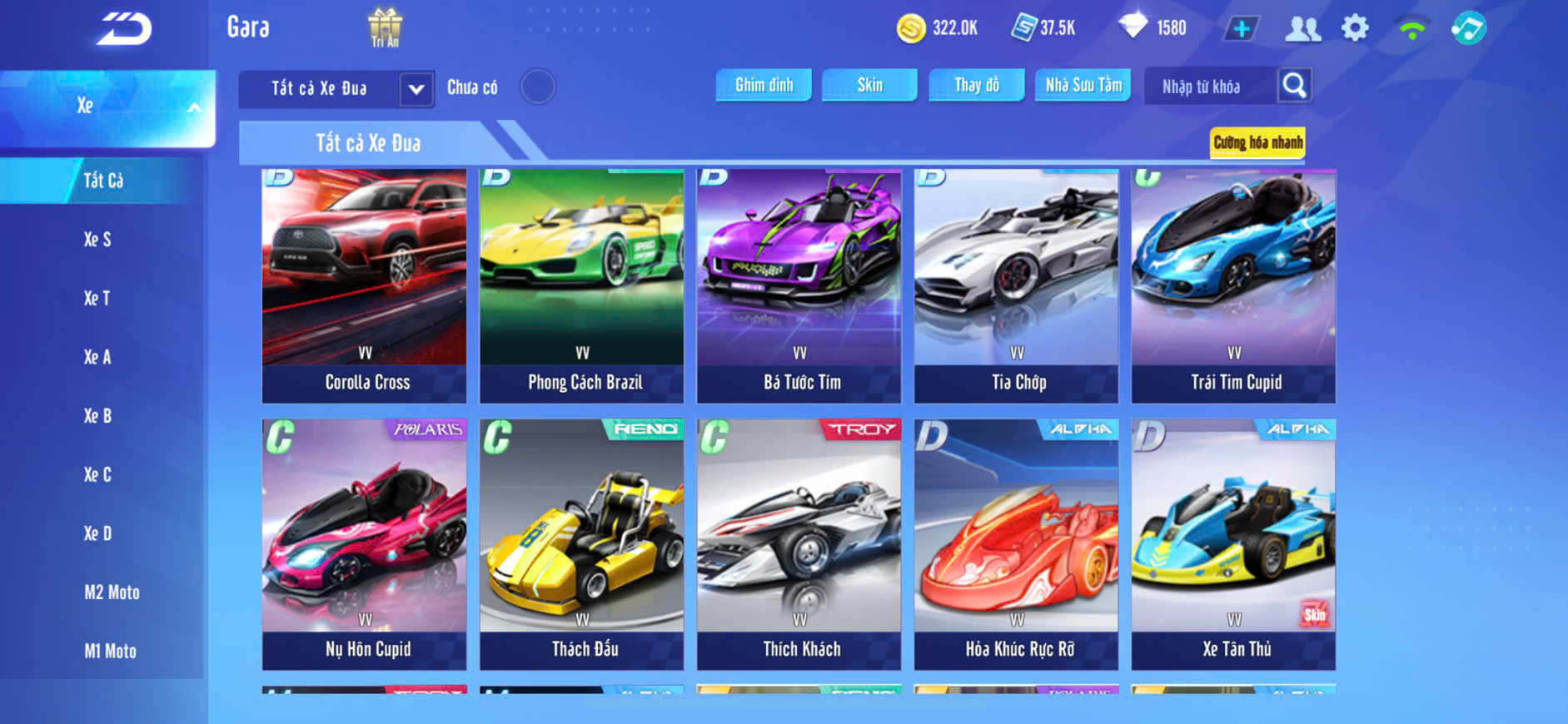The height and width of the screenshot is (724, 1568).
Task: Select the Corolla Cross car card
Action: tap(365, 286)
